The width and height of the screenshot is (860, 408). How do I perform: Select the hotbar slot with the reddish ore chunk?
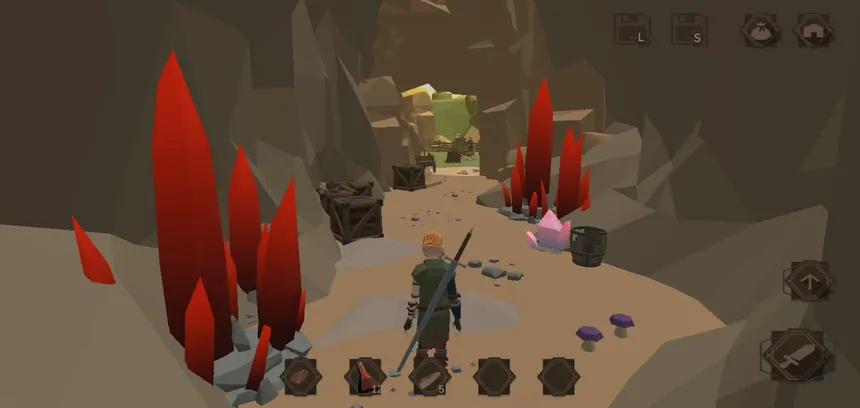tap(300, 377)
